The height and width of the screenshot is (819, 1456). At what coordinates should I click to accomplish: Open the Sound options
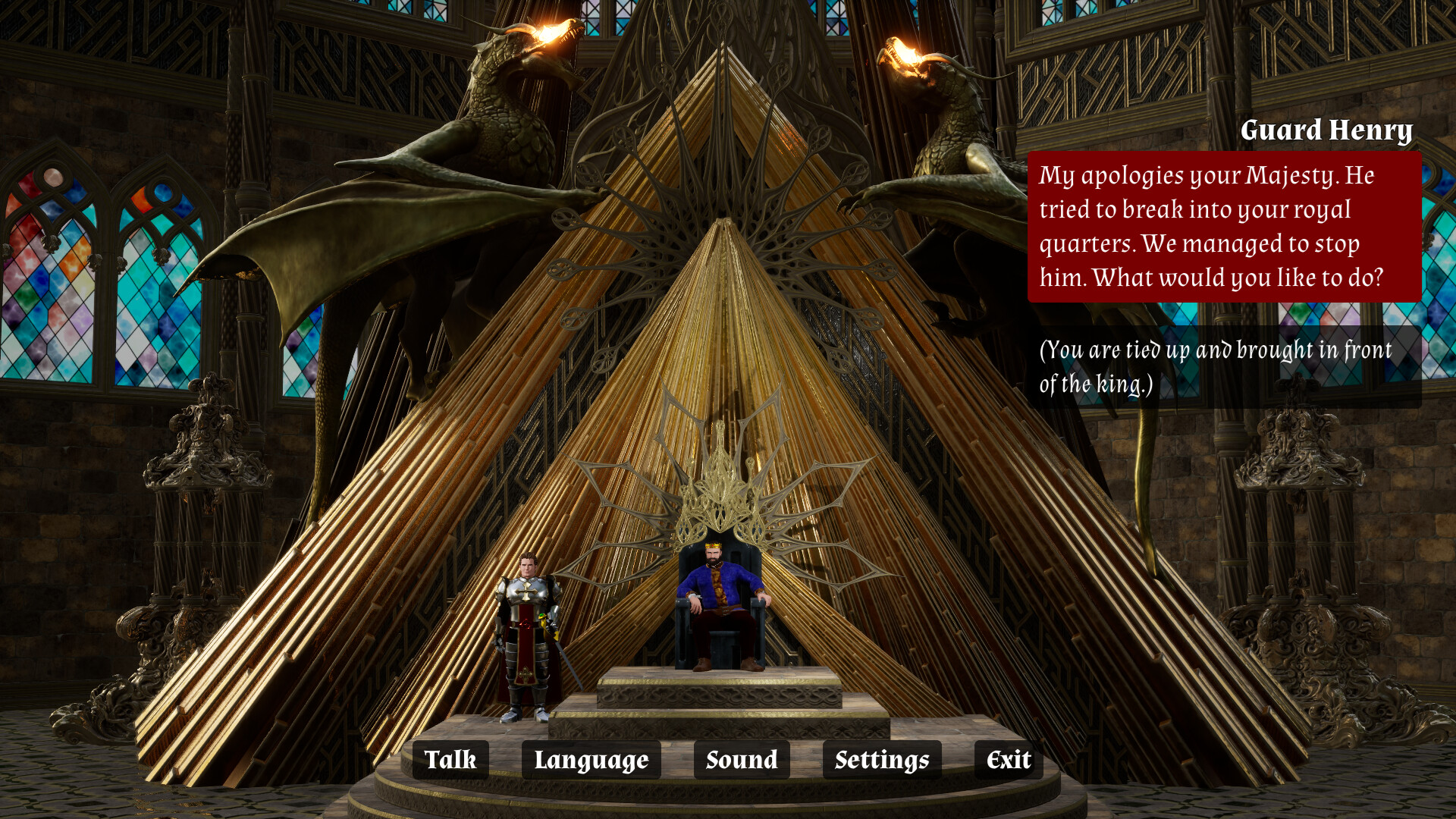tap(740, 759)
